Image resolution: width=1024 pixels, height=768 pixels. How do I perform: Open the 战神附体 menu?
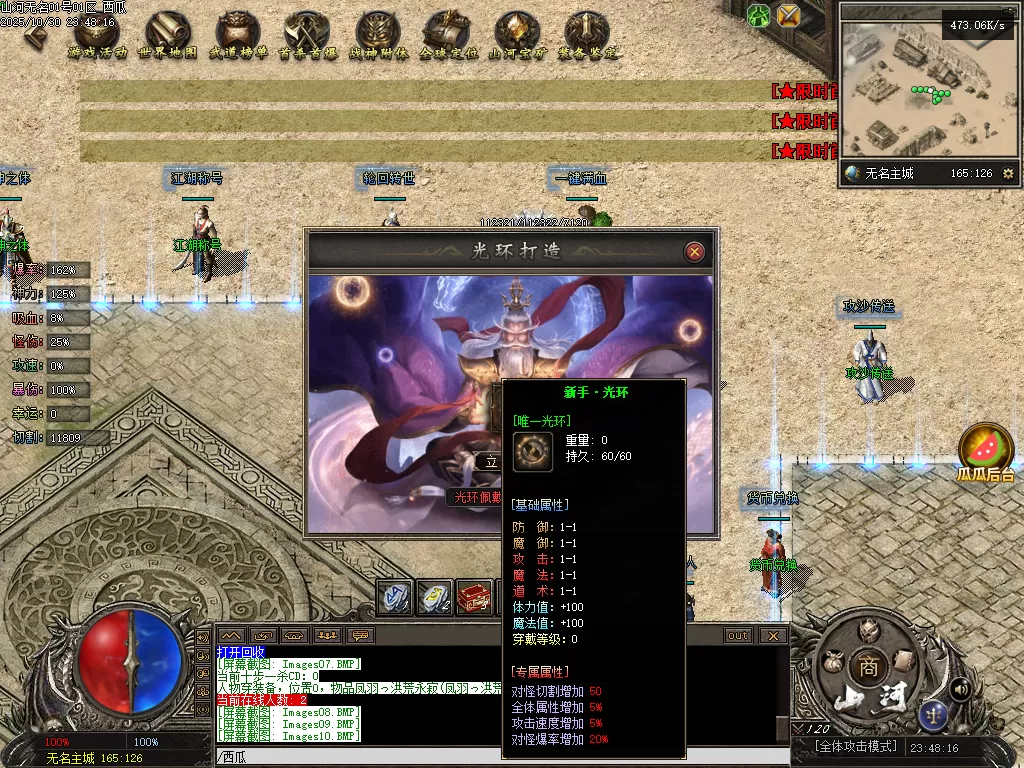[378, 35]
